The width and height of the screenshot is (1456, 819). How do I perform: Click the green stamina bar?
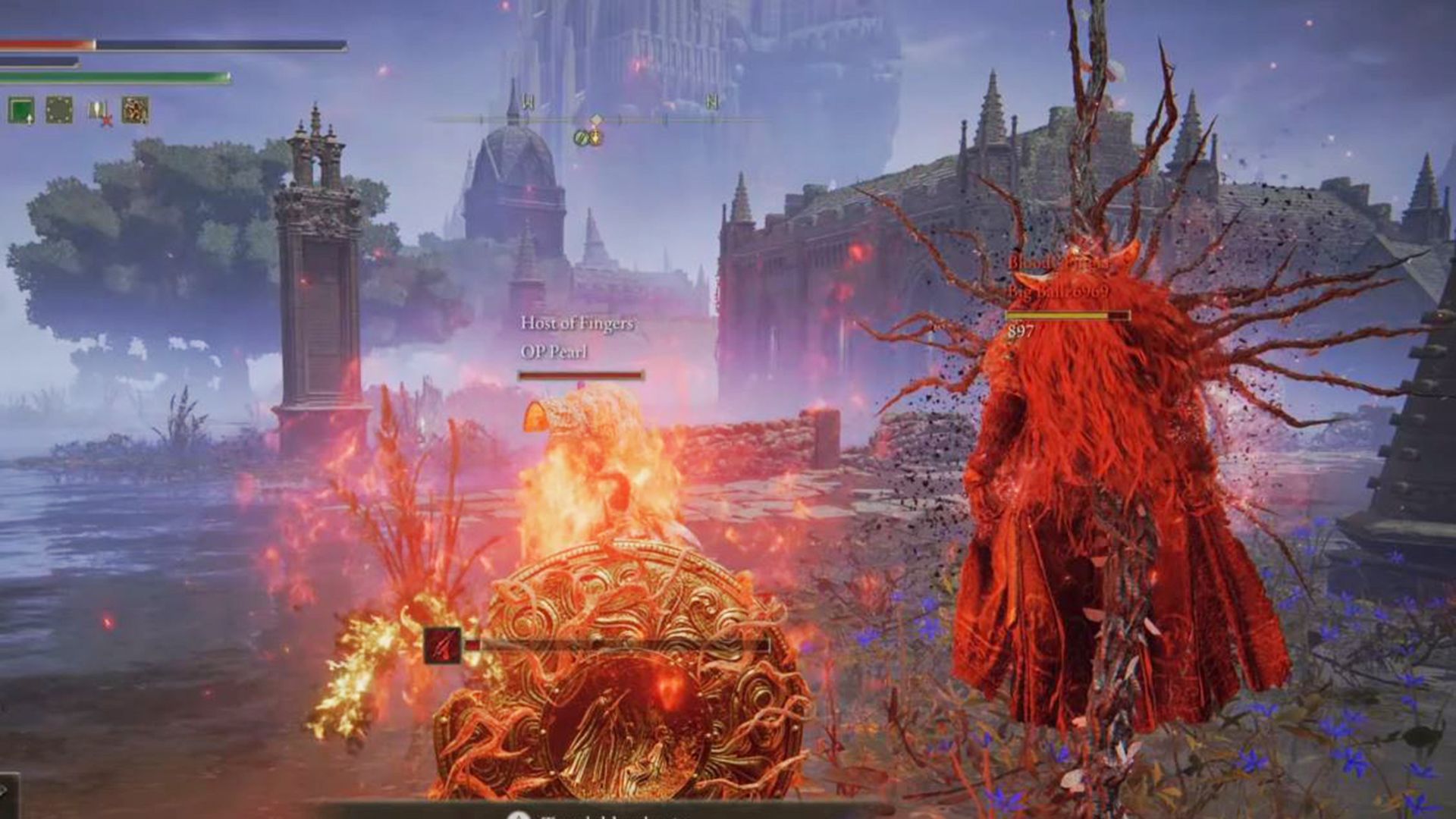click(x=114, y=77)
